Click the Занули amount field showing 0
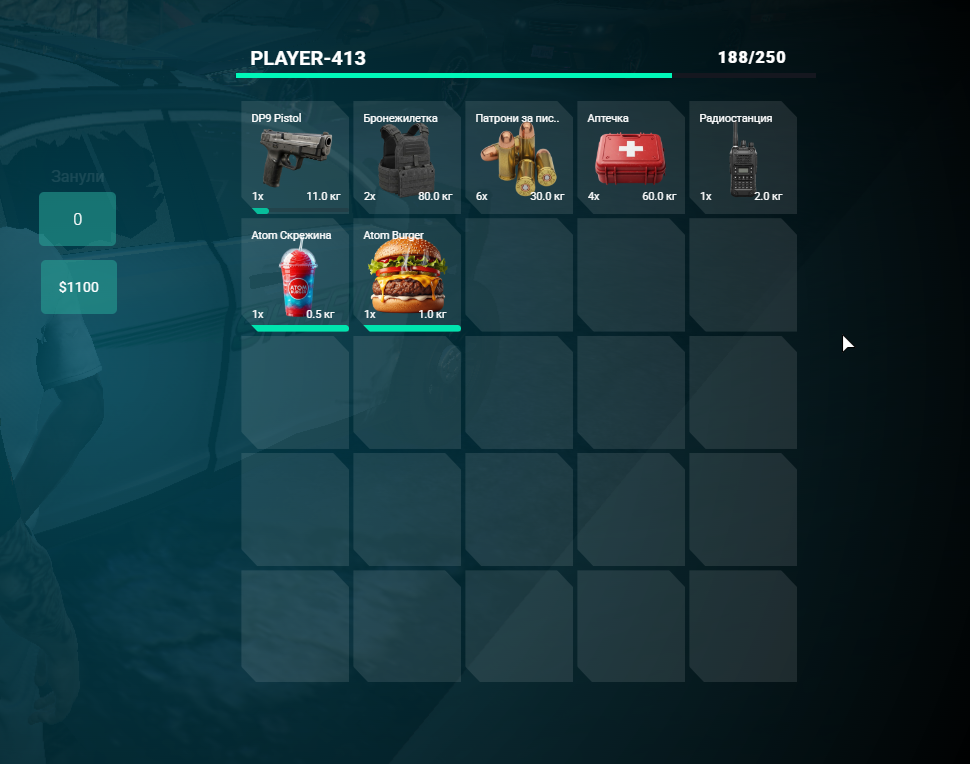This screenshot has height=764, width=970. (78, 219)
